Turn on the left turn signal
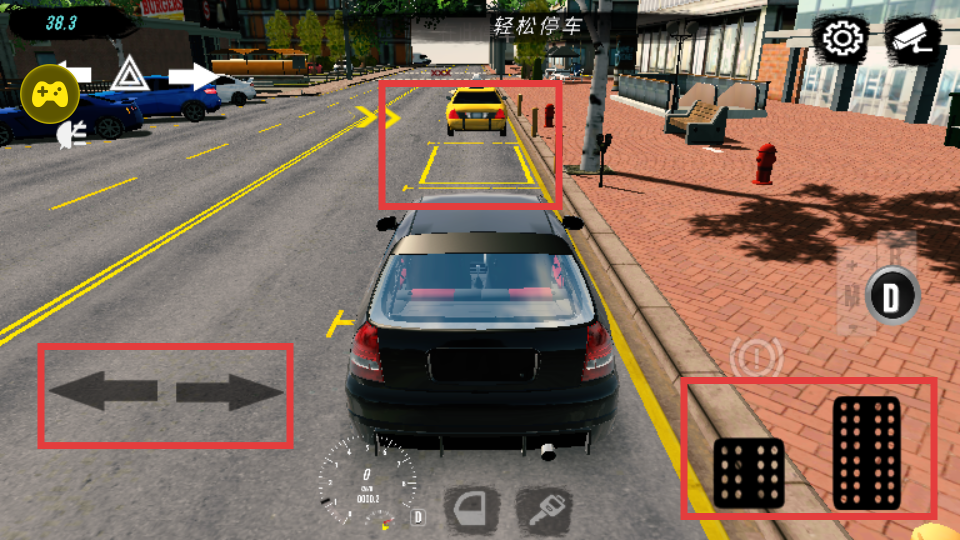 pos(75,73)
